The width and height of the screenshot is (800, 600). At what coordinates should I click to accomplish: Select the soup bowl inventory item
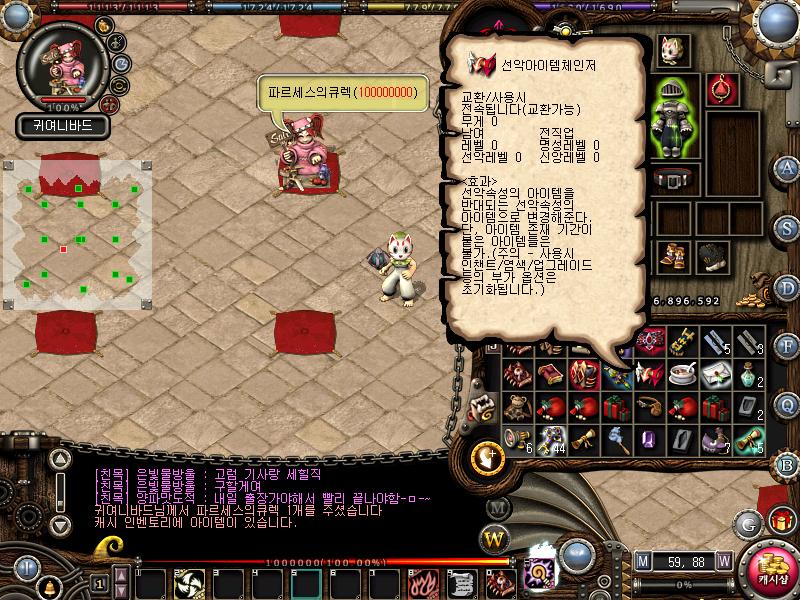click(683, 374)
